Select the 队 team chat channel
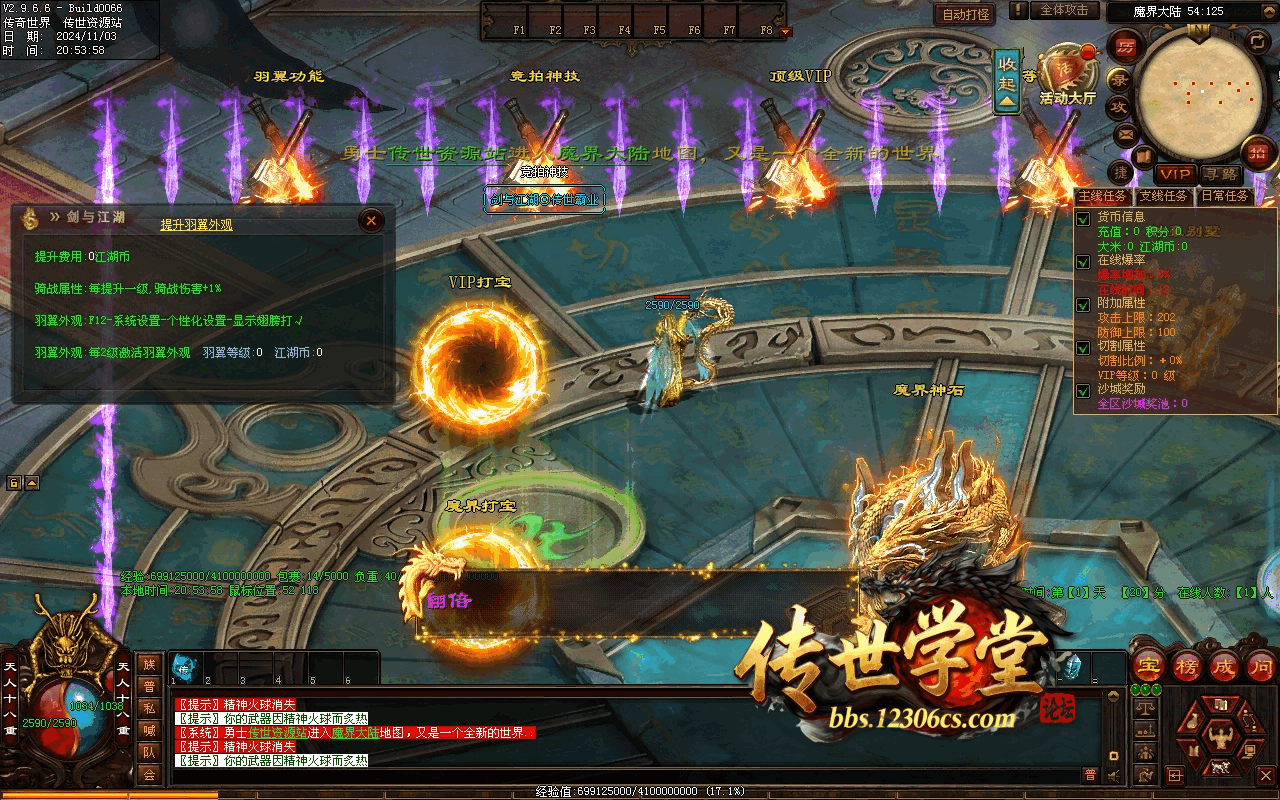Screen dimensions: 1280x800 coord(149,751)
